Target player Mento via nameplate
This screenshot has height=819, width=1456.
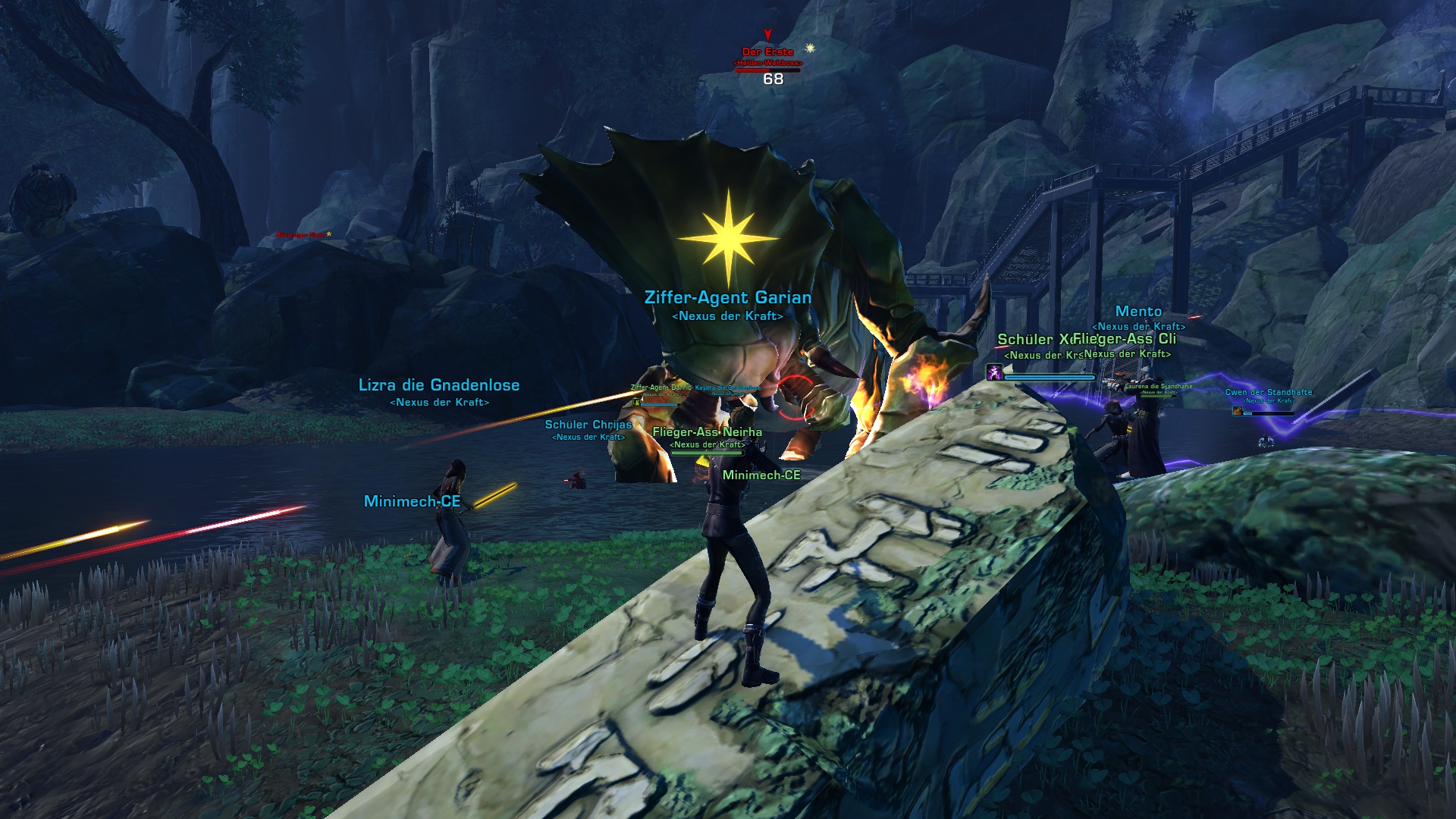pos(1138,312)
